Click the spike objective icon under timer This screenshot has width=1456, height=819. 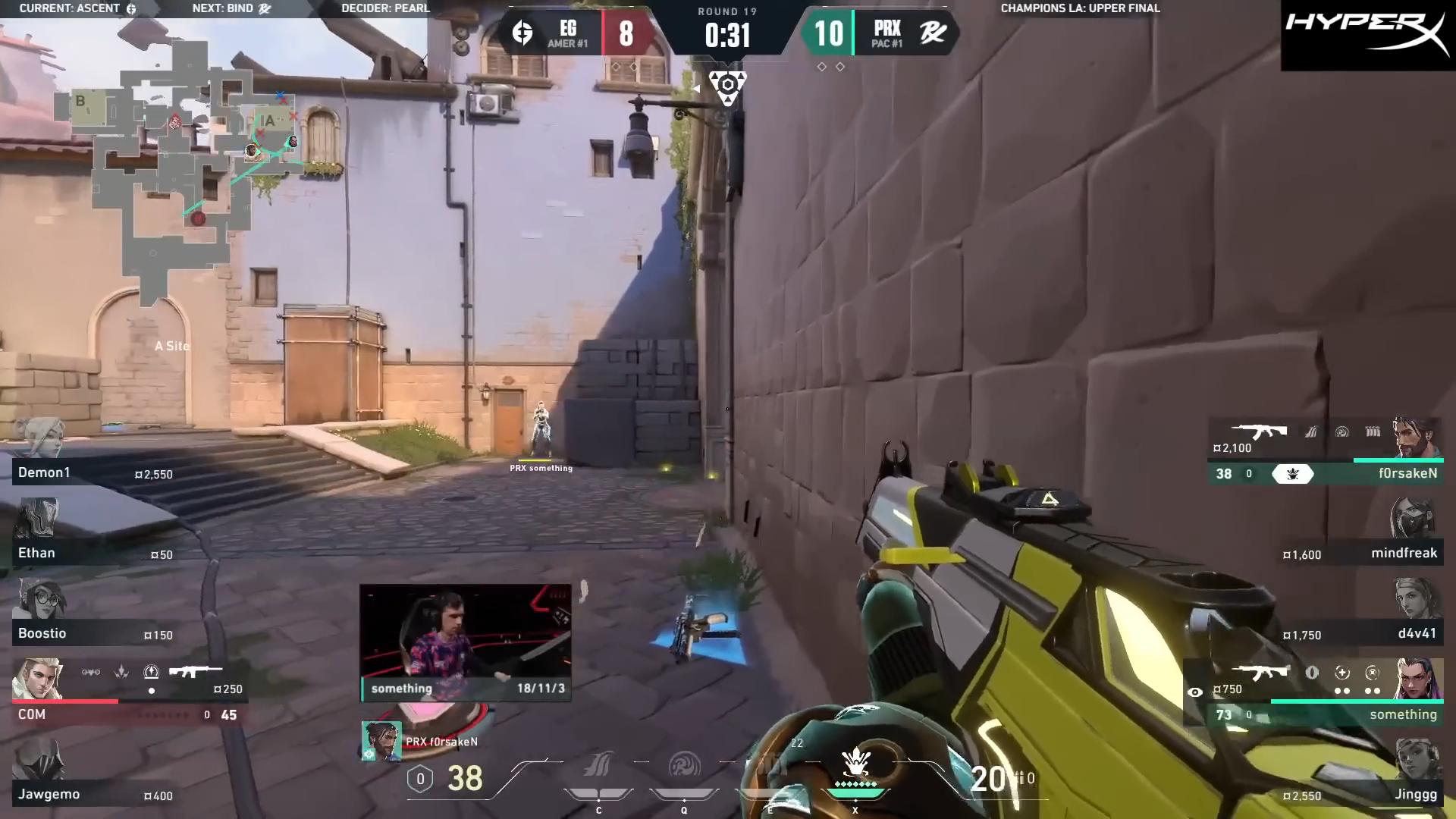[x=727, y=86]
